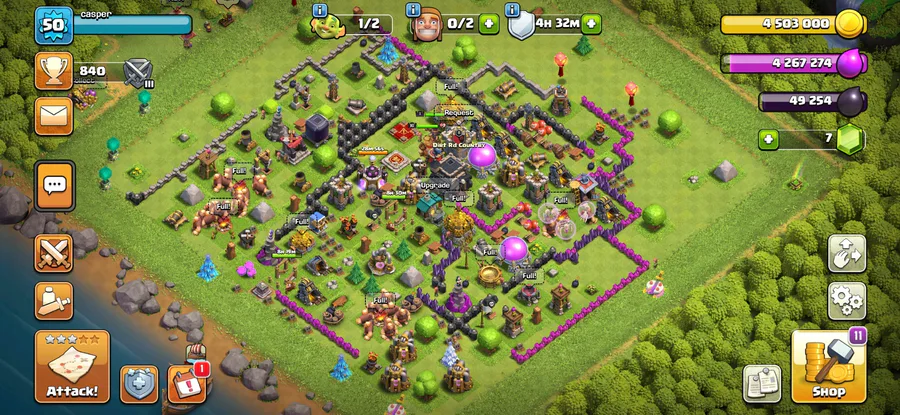
Task: Show info for the shield timer
Action: pyautogui.click(x=514, y=10)
